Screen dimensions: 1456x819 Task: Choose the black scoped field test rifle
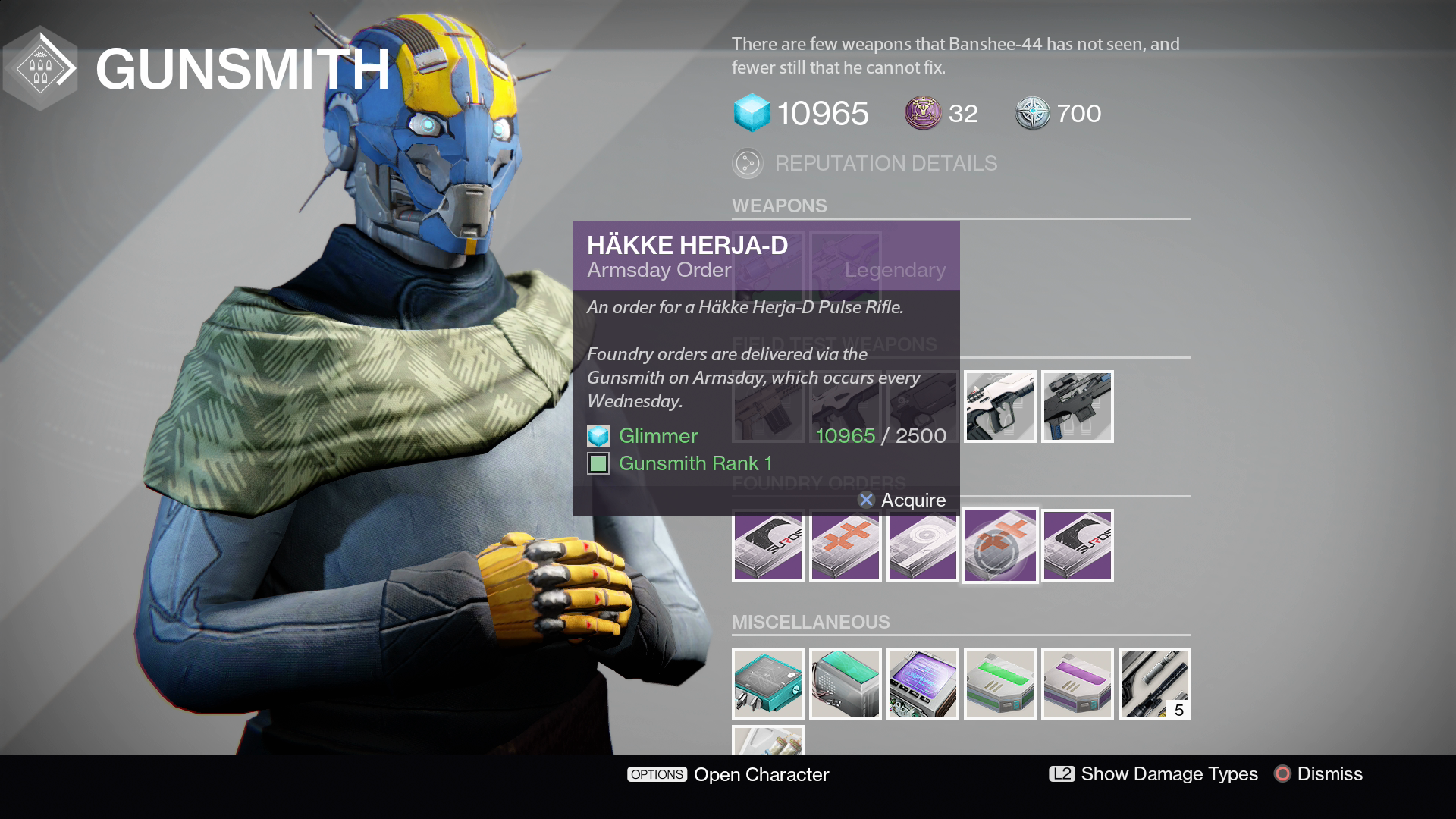click(1077, 406)
